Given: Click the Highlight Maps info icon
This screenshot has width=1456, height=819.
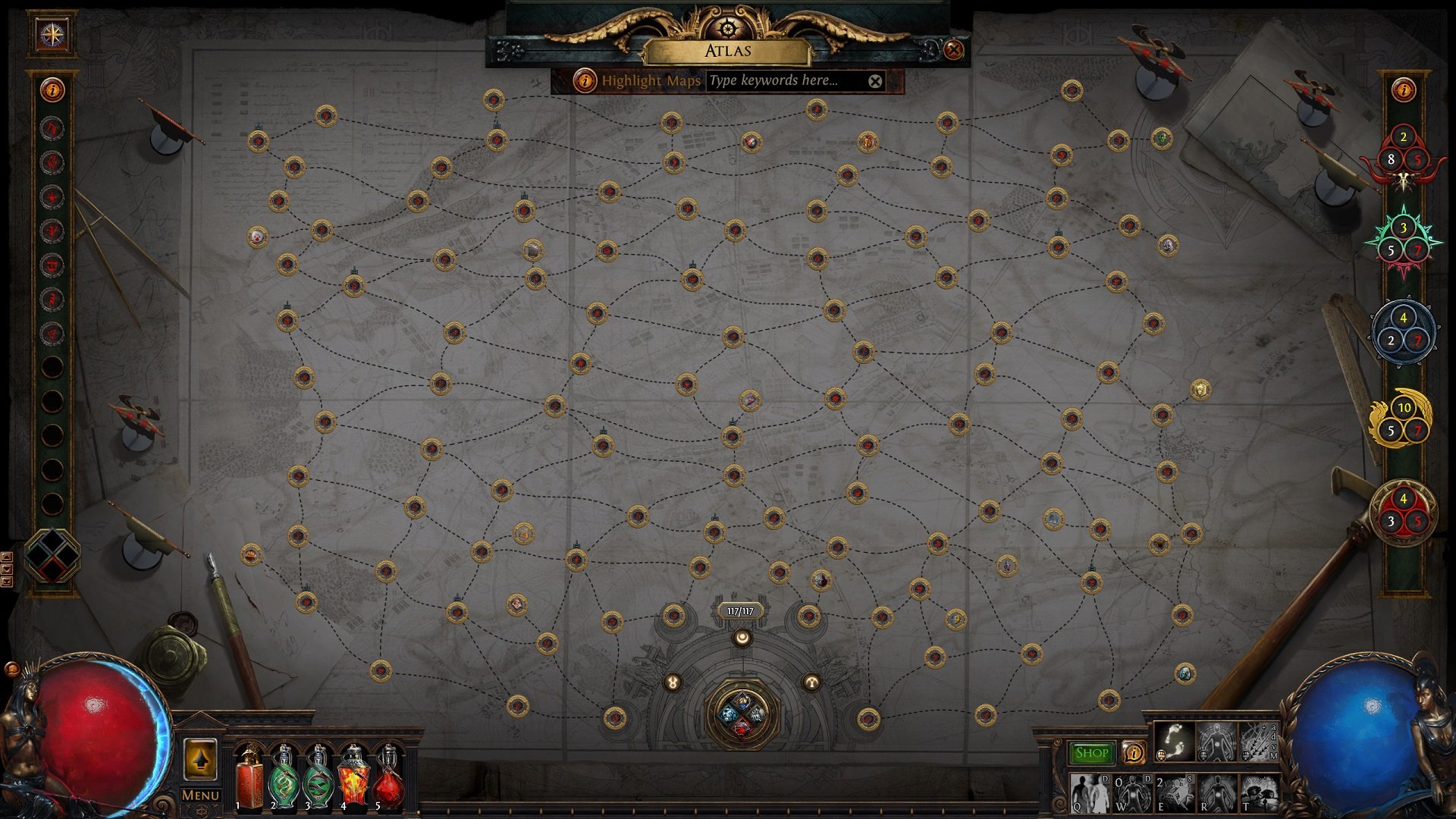Looking at the screenshot, I should (x=584, y=80).
